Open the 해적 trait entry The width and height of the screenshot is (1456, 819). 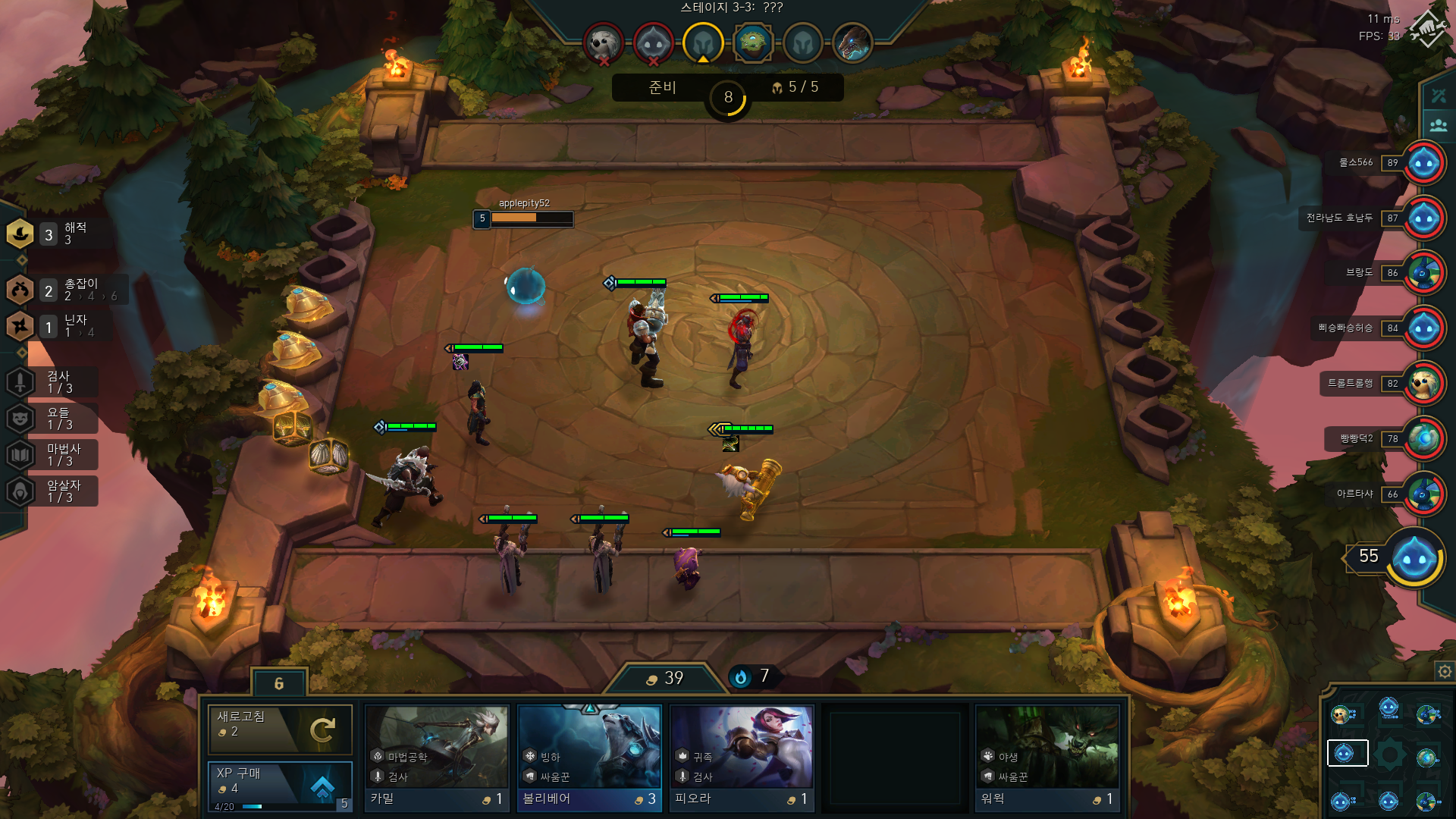pyautogui.click(x=53, y=234)
